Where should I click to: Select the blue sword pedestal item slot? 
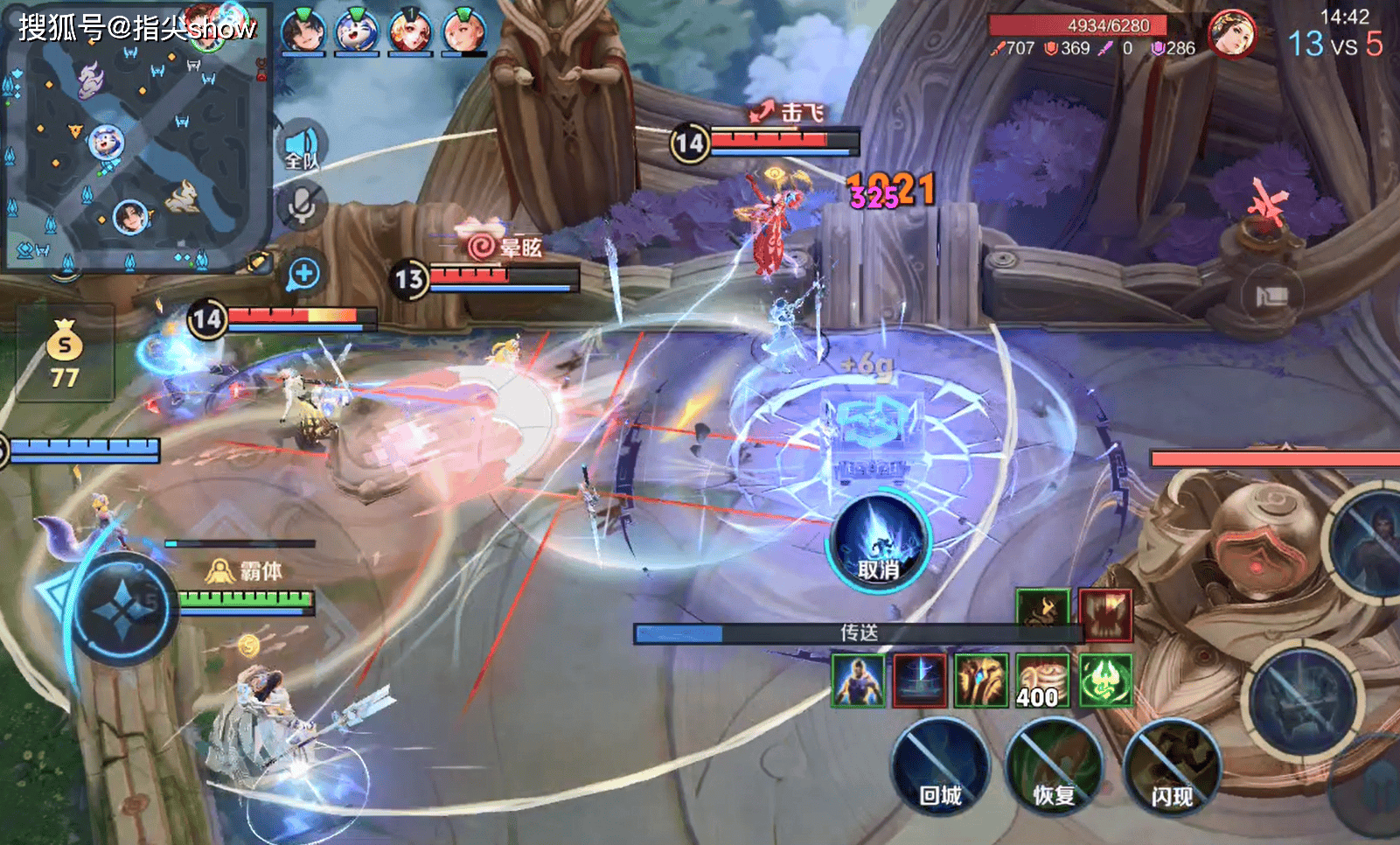[x=920, y=680]
